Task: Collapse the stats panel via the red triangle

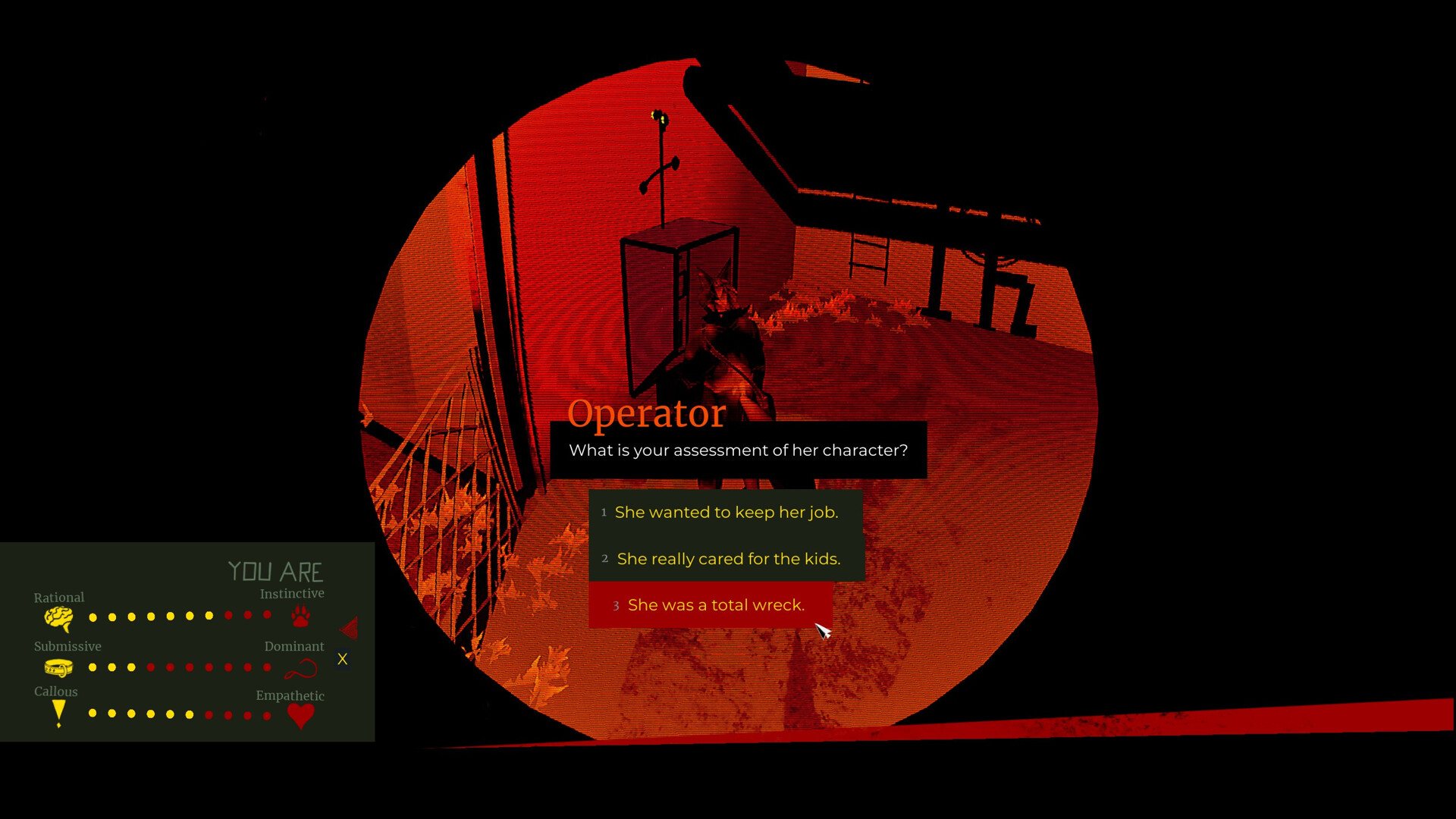Action: pos(348,628)
